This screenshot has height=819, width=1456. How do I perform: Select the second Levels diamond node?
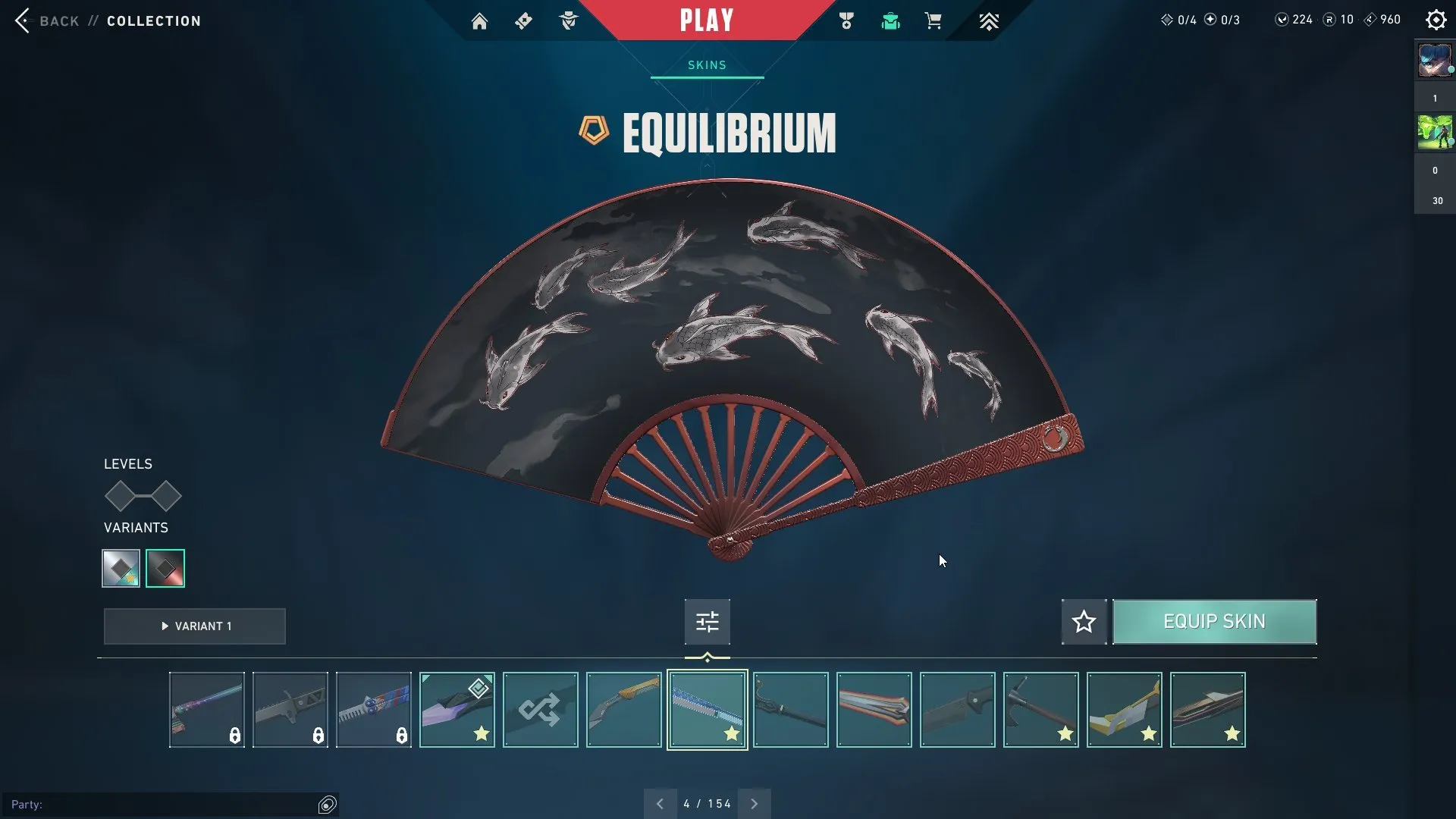(x=166, y=497)
